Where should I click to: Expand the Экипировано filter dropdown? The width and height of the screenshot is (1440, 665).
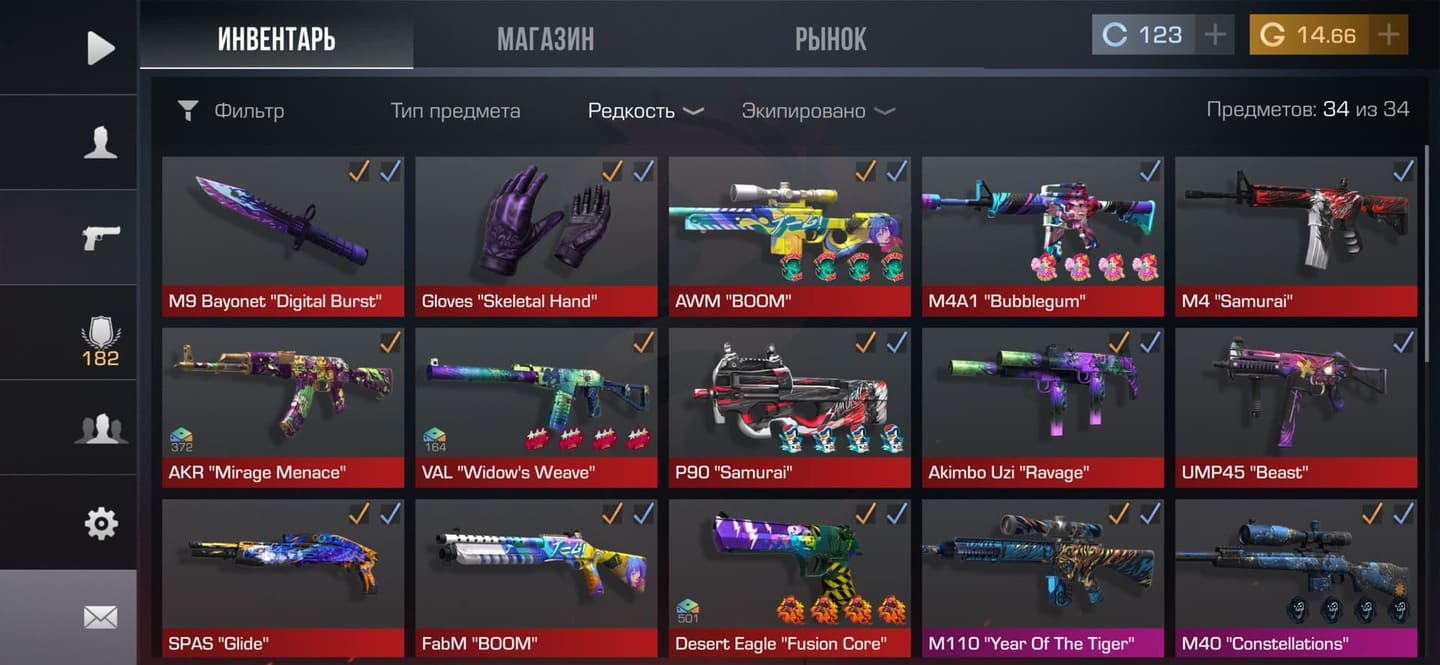(817, 111)
